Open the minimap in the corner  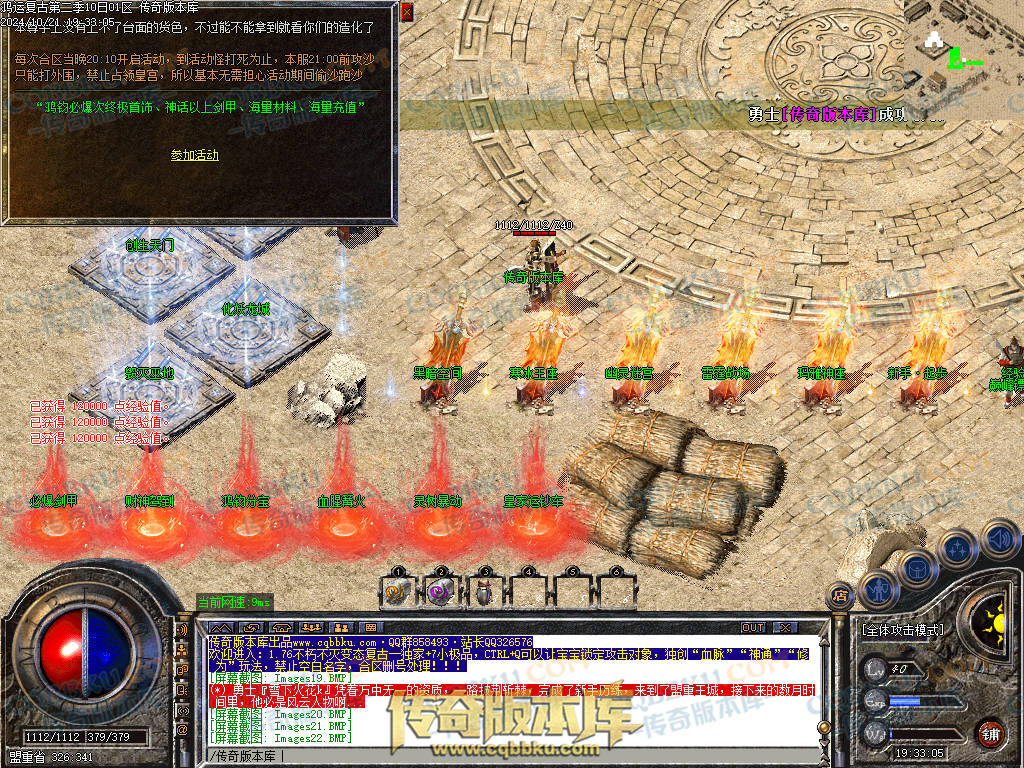pos(962,47)
